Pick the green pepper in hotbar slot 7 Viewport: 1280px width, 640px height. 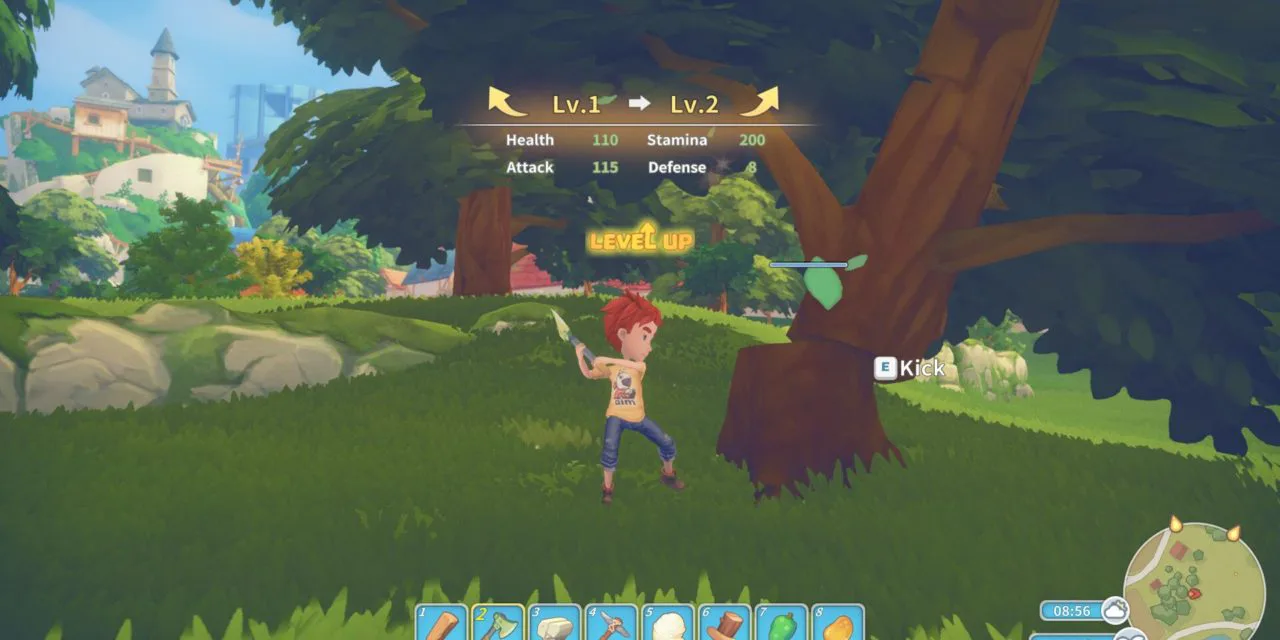pos(783,624)
